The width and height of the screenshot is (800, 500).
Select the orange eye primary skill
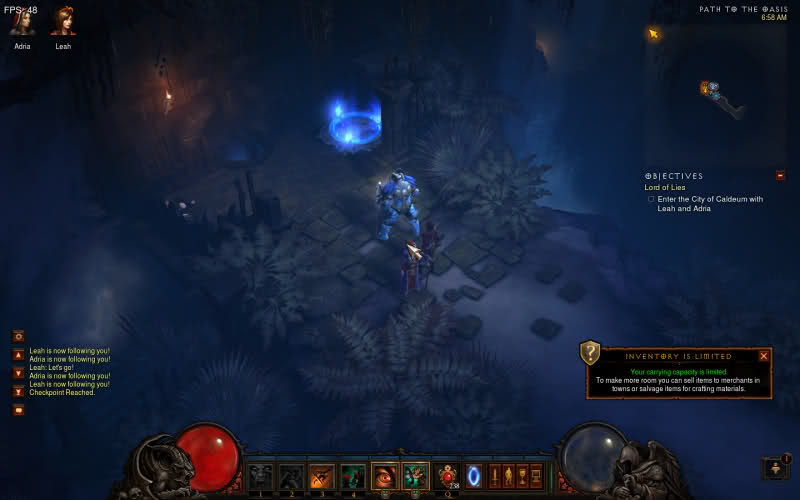point(384,476)
